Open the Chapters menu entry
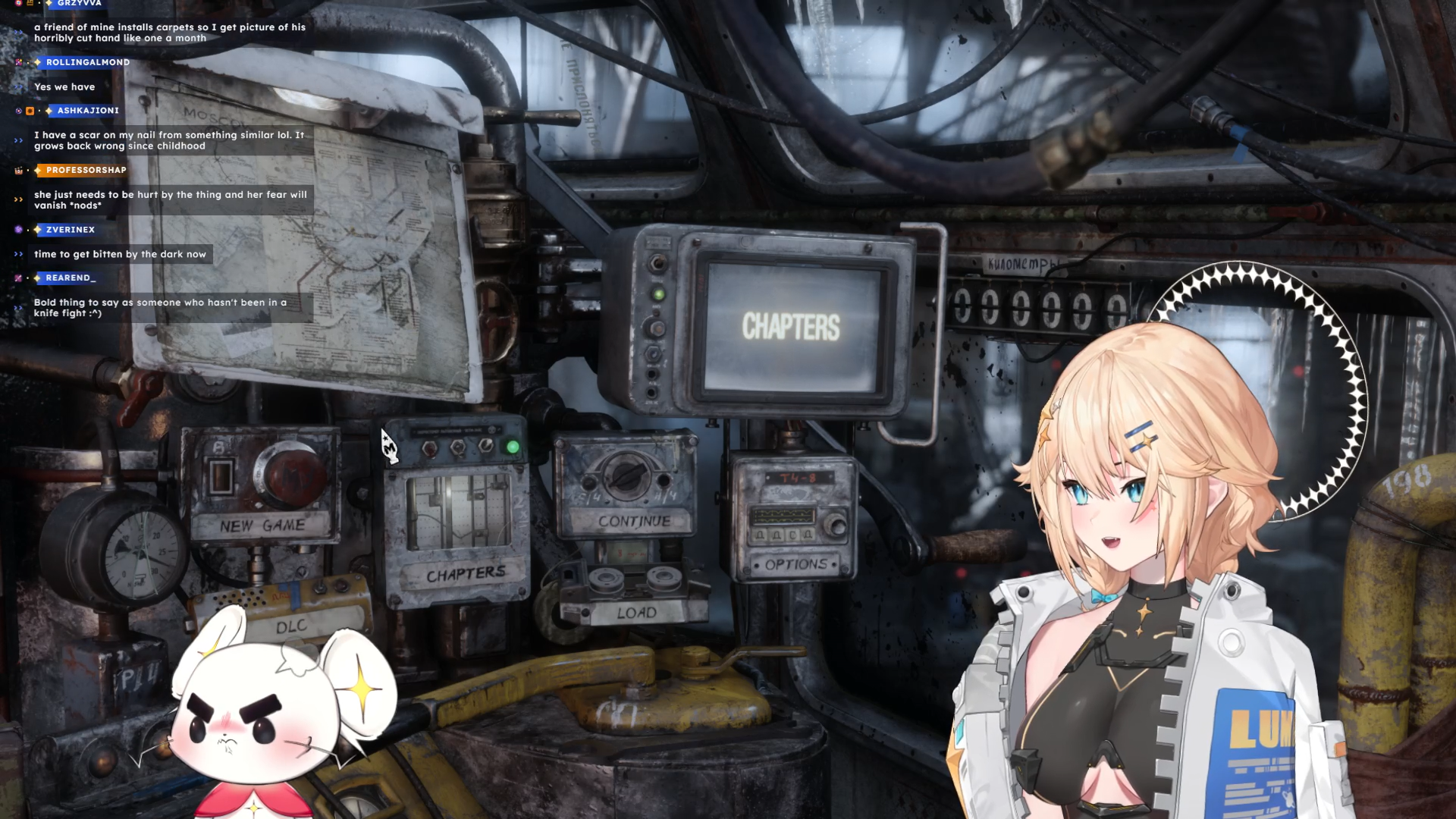Screen dimensions: 1456x819 point(466,574)
